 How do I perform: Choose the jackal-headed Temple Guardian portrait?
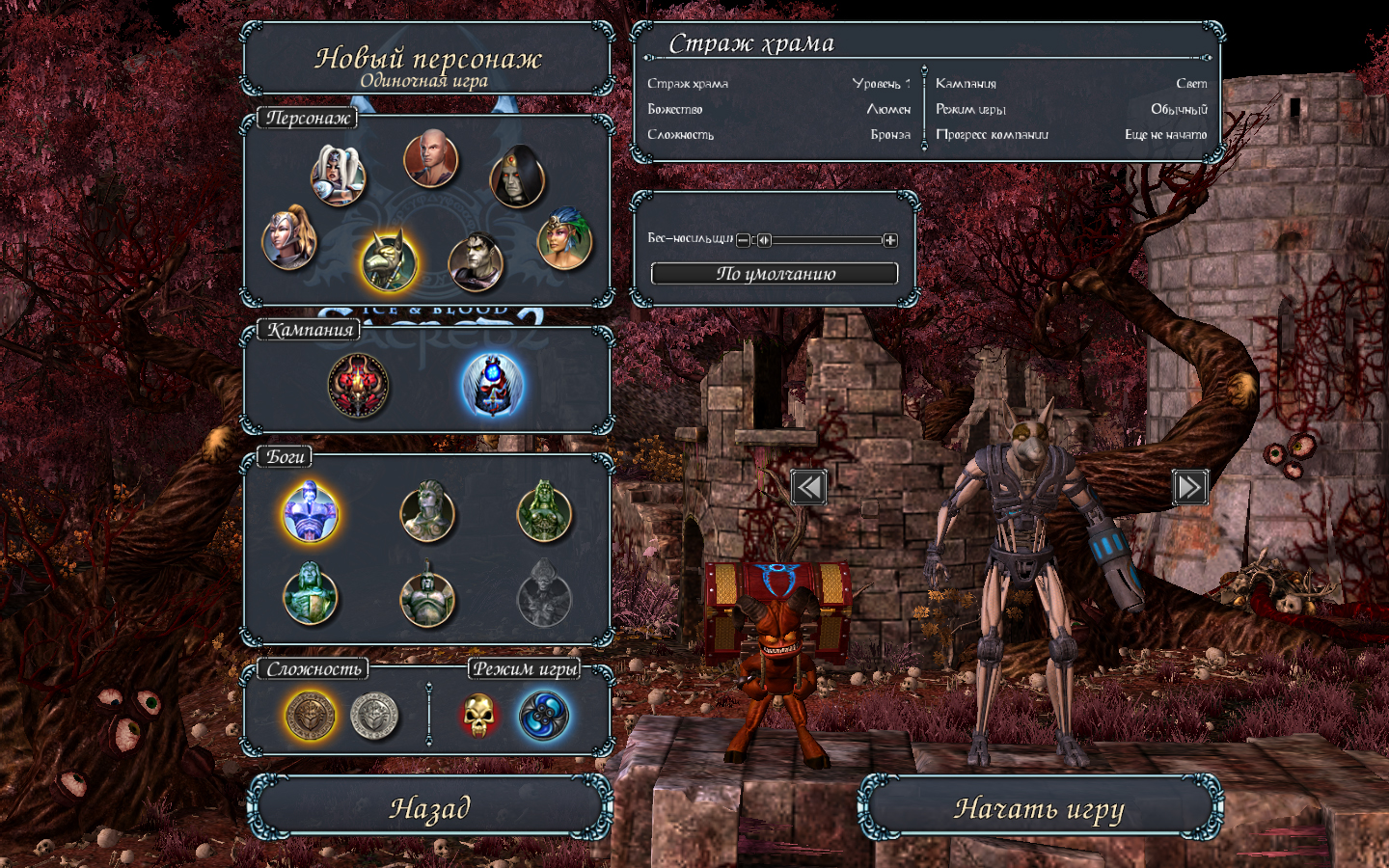click(389, 261)
